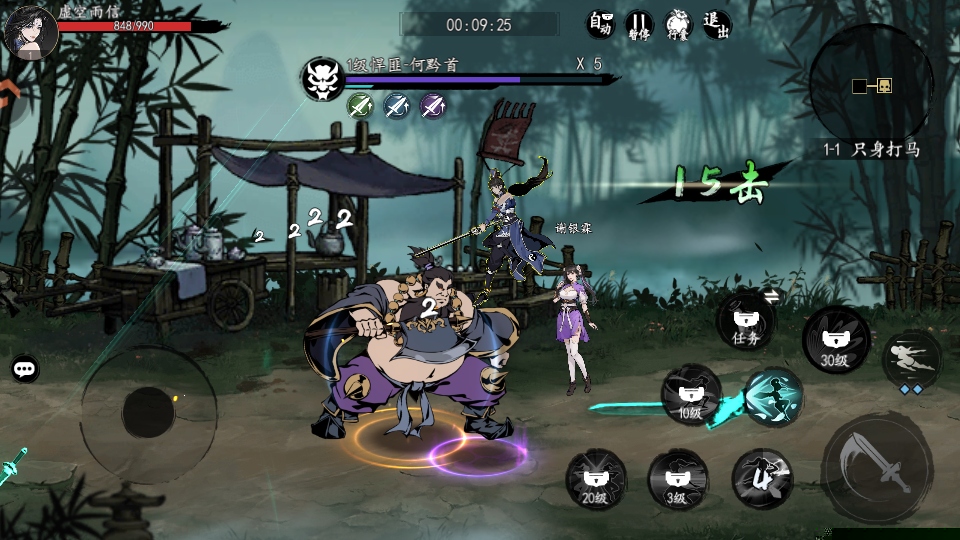The height and width of the screenshot is (540, 960).
Task: Toggle the 自动 auto-battle button
Action: click(600, 24)
